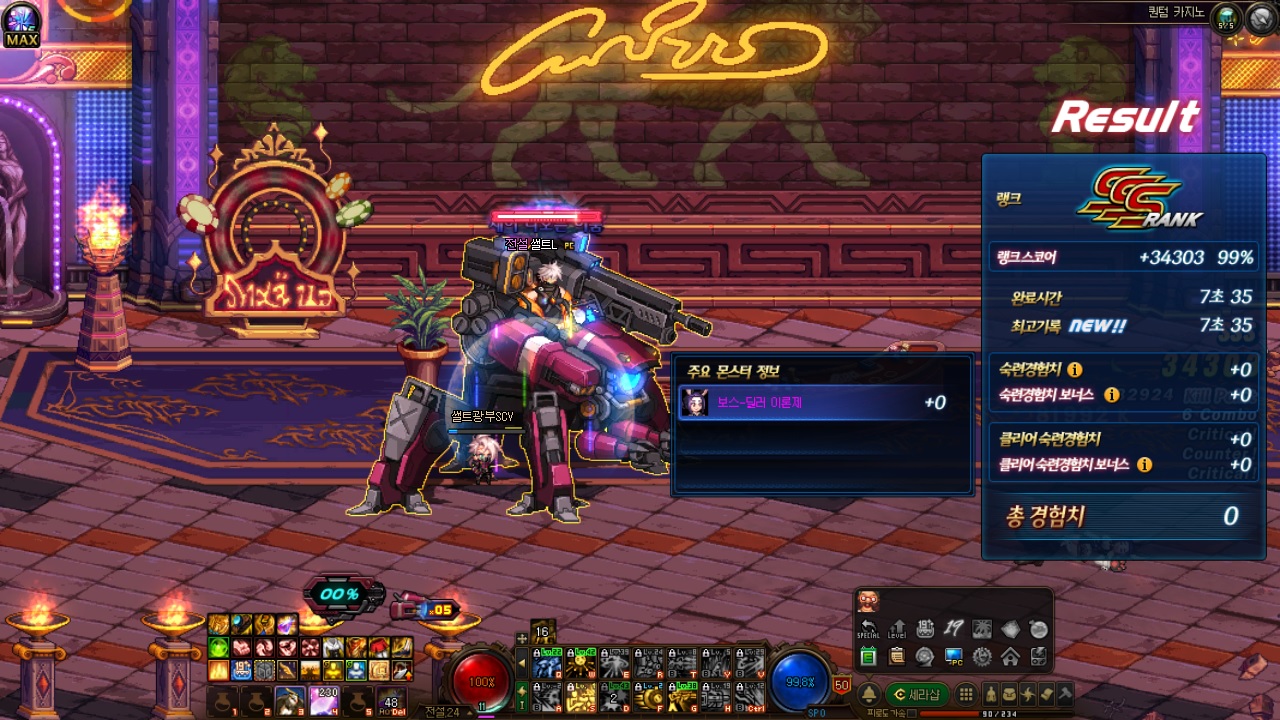This screenshot has width=1280, height=720.
Task: Click the info icon beside 클리어 숙련경험치 보너스
Action: [1144, 465]
